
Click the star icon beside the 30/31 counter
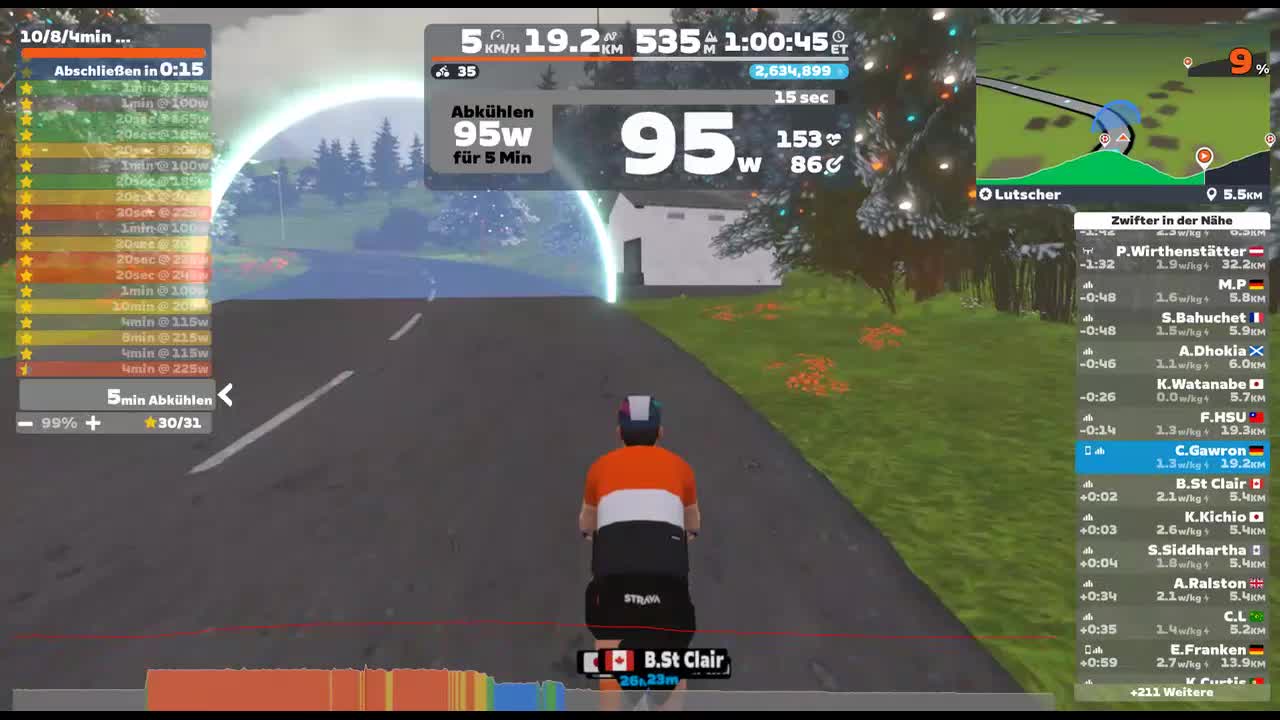point(152,422)
